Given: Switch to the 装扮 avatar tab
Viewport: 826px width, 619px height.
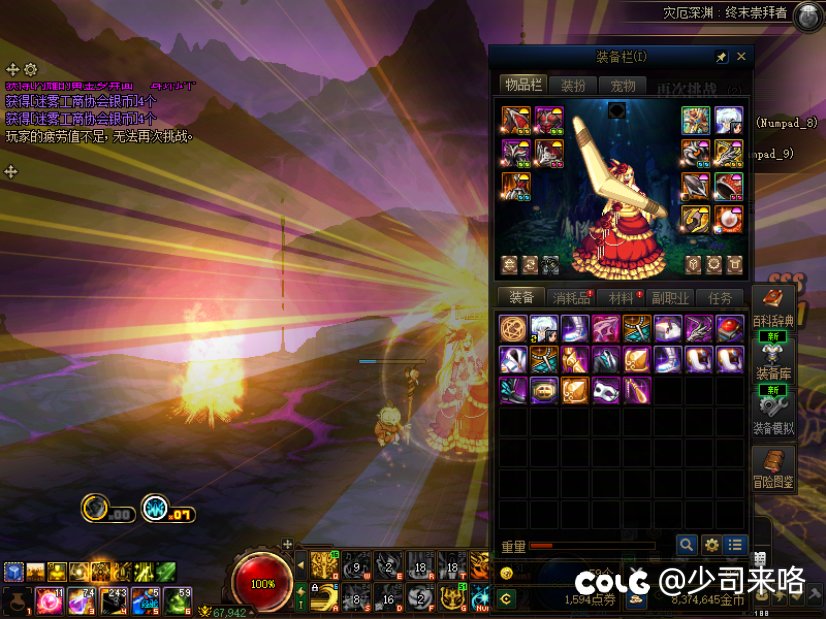Looking at the screenshot, I should coord(574,85).
